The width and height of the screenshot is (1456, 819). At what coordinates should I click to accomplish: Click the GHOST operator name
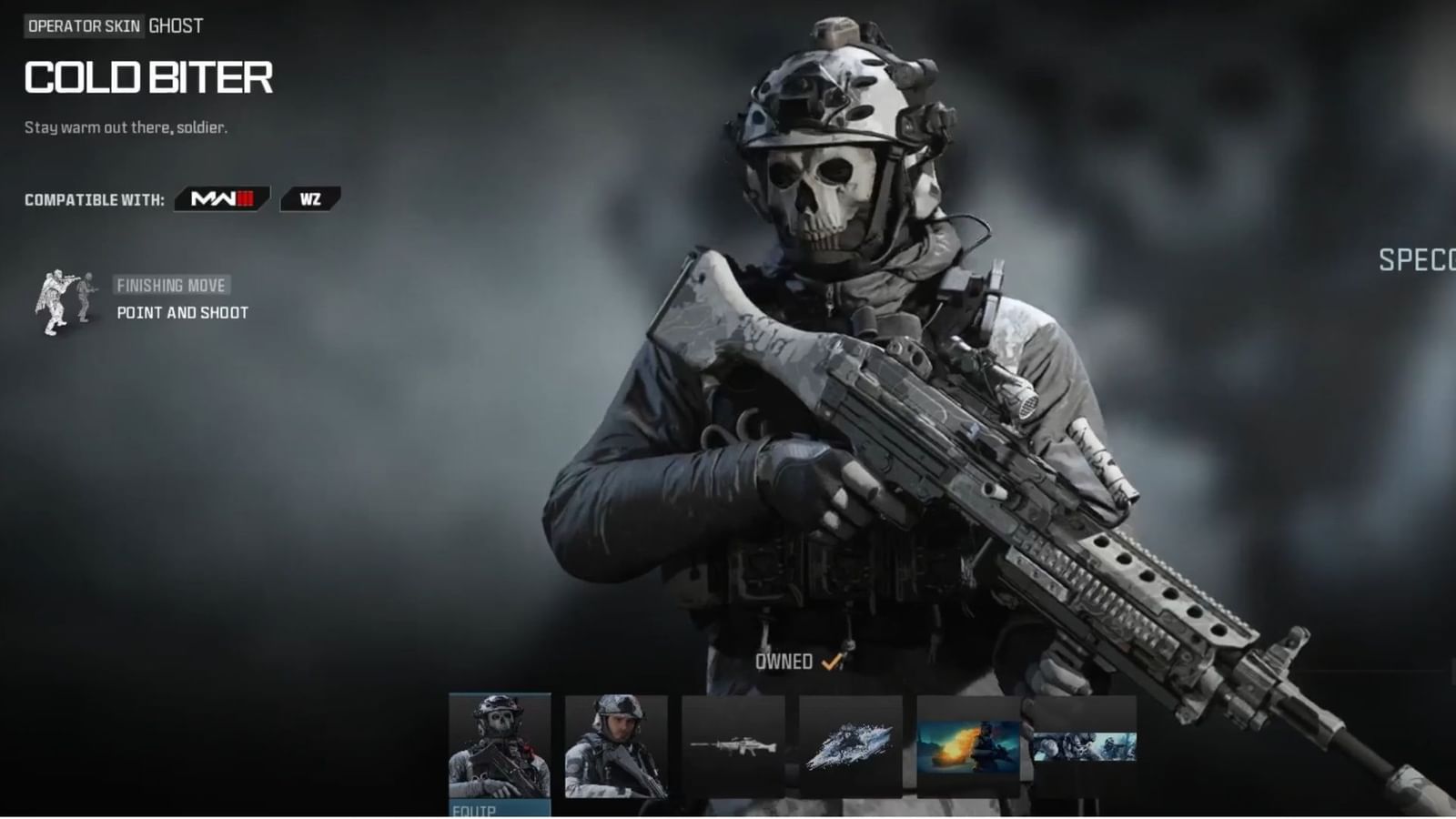[176, 25]
